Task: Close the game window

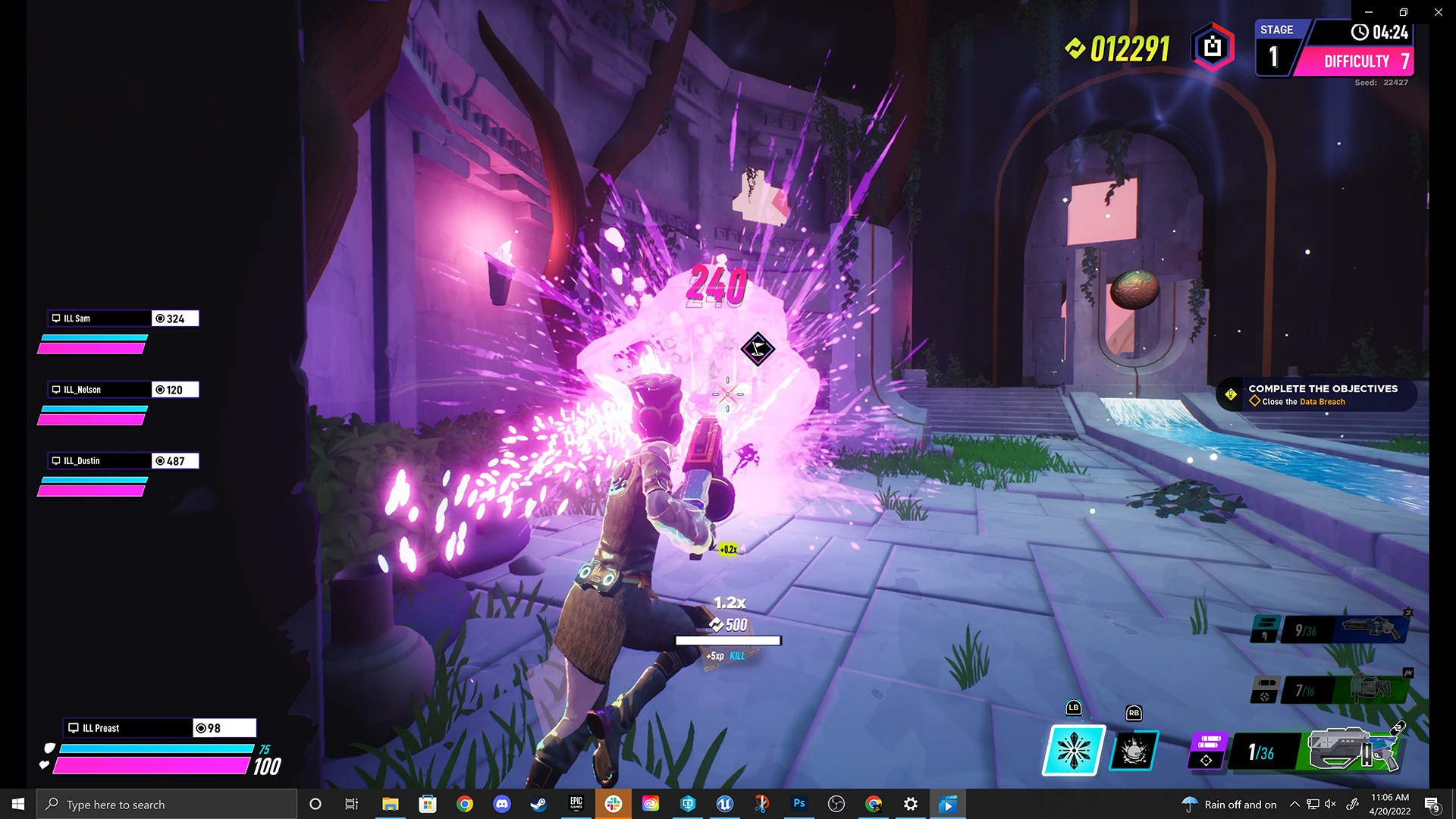Action: click(1438, 12)
